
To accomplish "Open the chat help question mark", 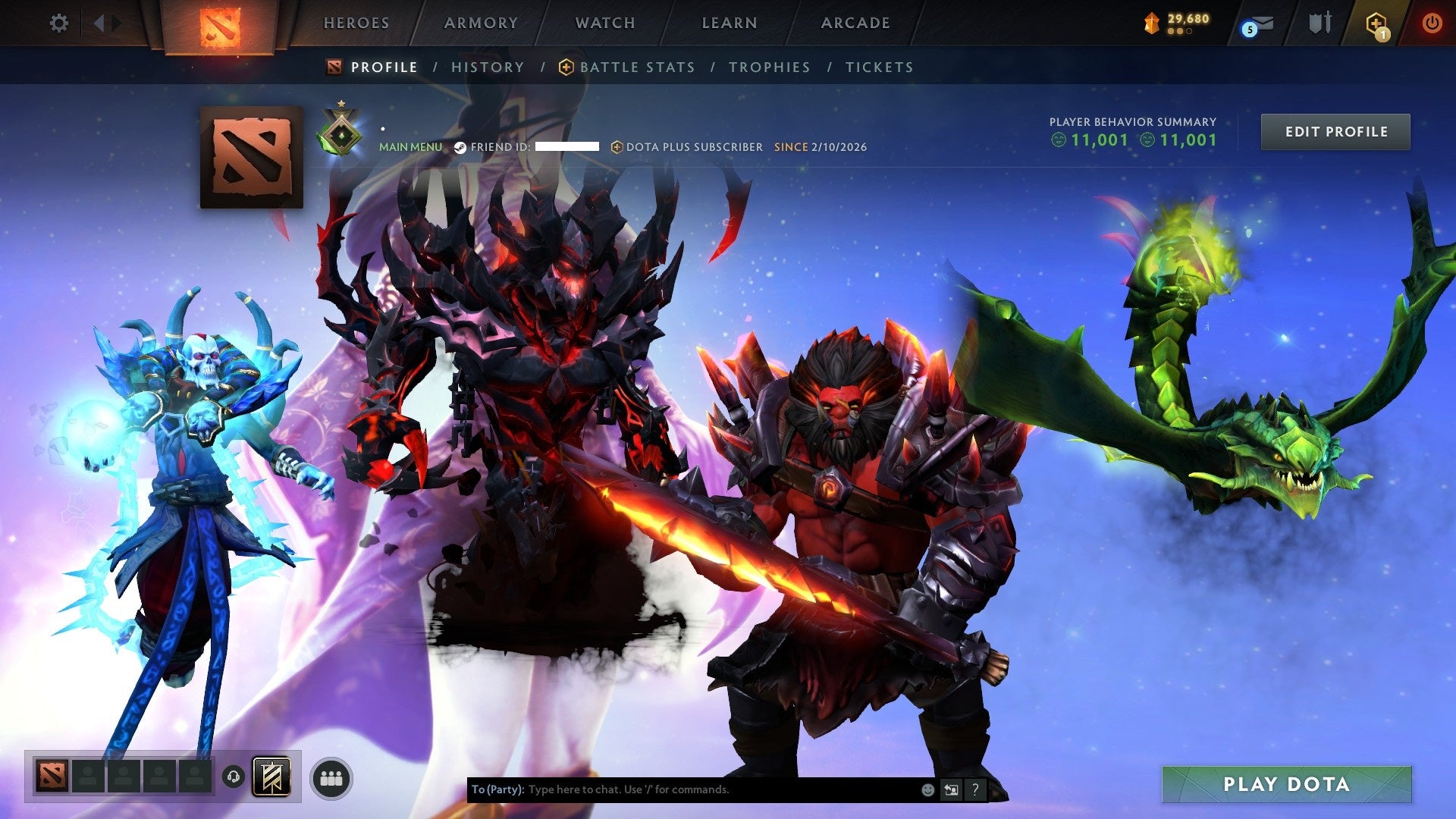I will tap(975, 789).
